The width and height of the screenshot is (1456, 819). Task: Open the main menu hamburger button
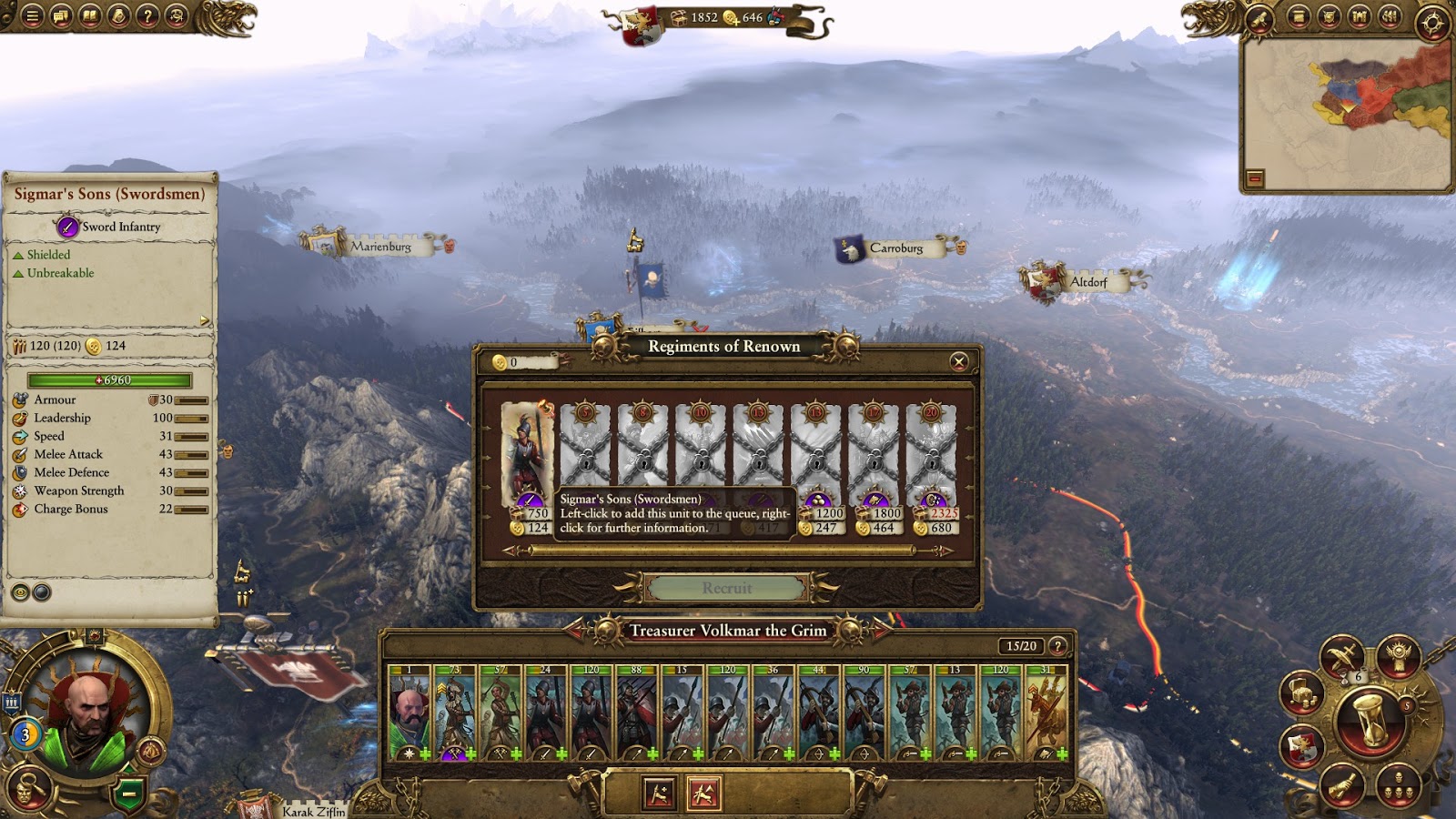pyautogui.click(x=32, y=15)
